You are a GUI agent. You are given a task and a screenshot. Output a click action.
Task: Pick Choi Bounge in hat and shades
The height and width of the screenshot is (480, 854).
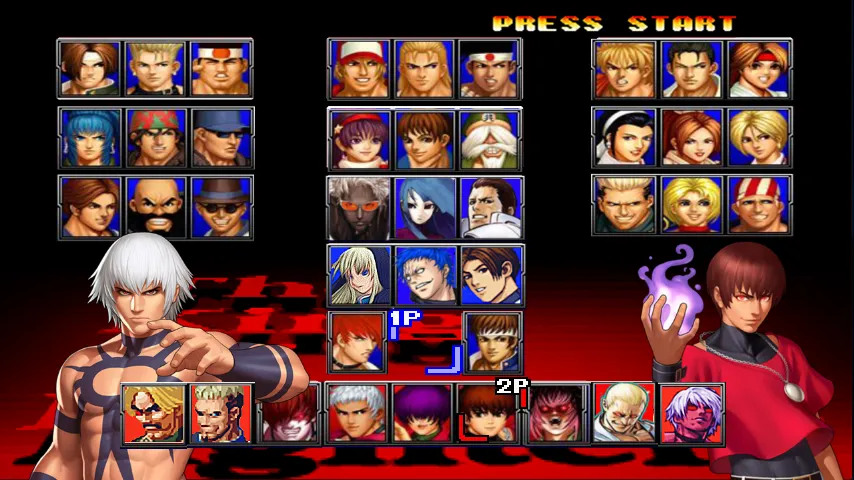(221, 206)
